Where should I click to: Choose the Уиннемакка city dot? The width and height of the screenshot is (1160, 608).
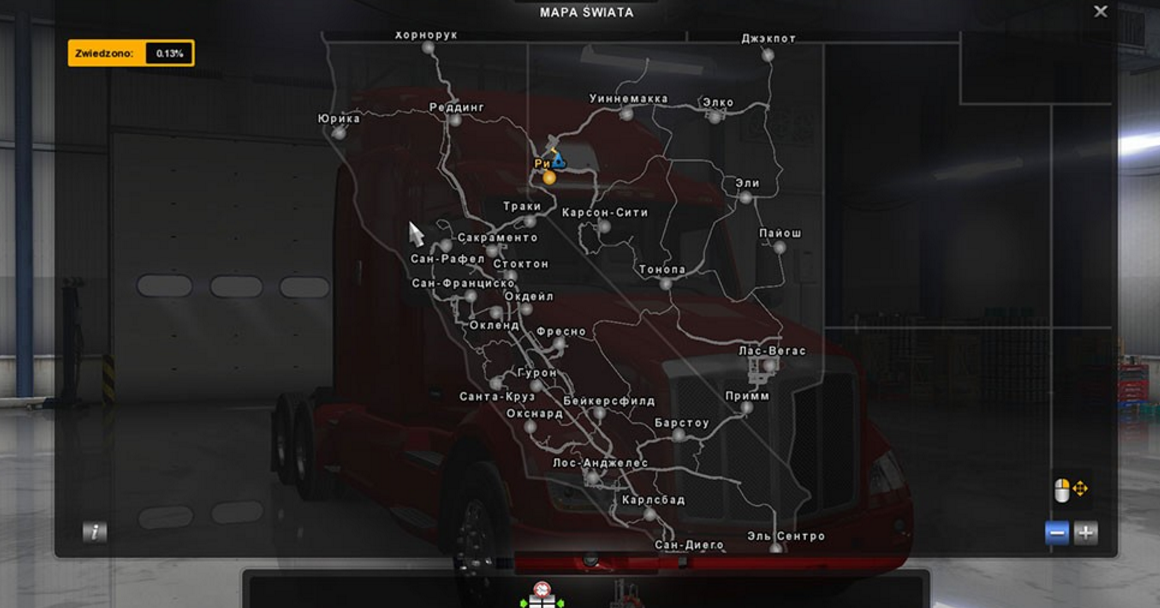click(626, 114)
